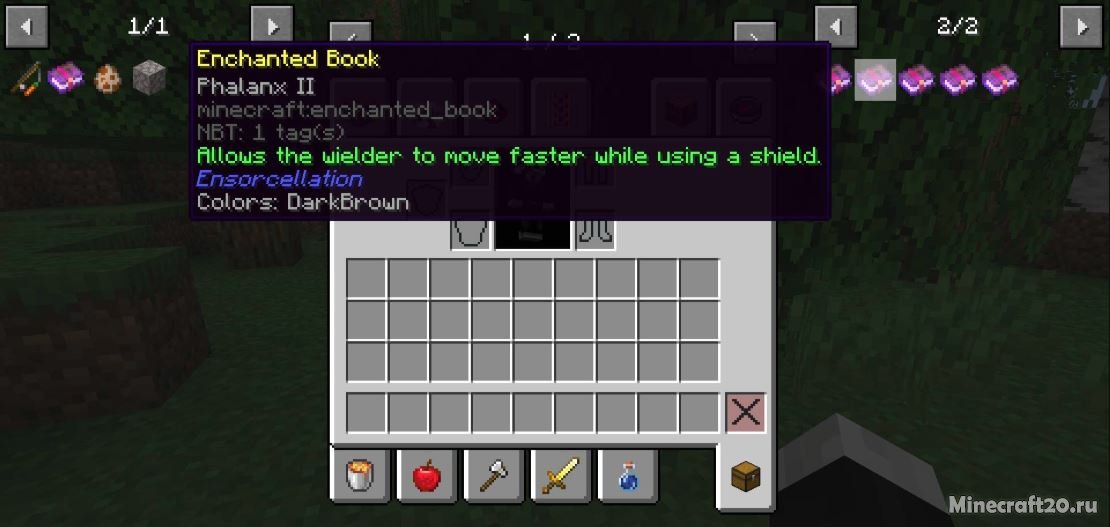Screen dimensions: 1110x527
Task: Select the chest survival inventory tab
Action: [x=745, y=476]
